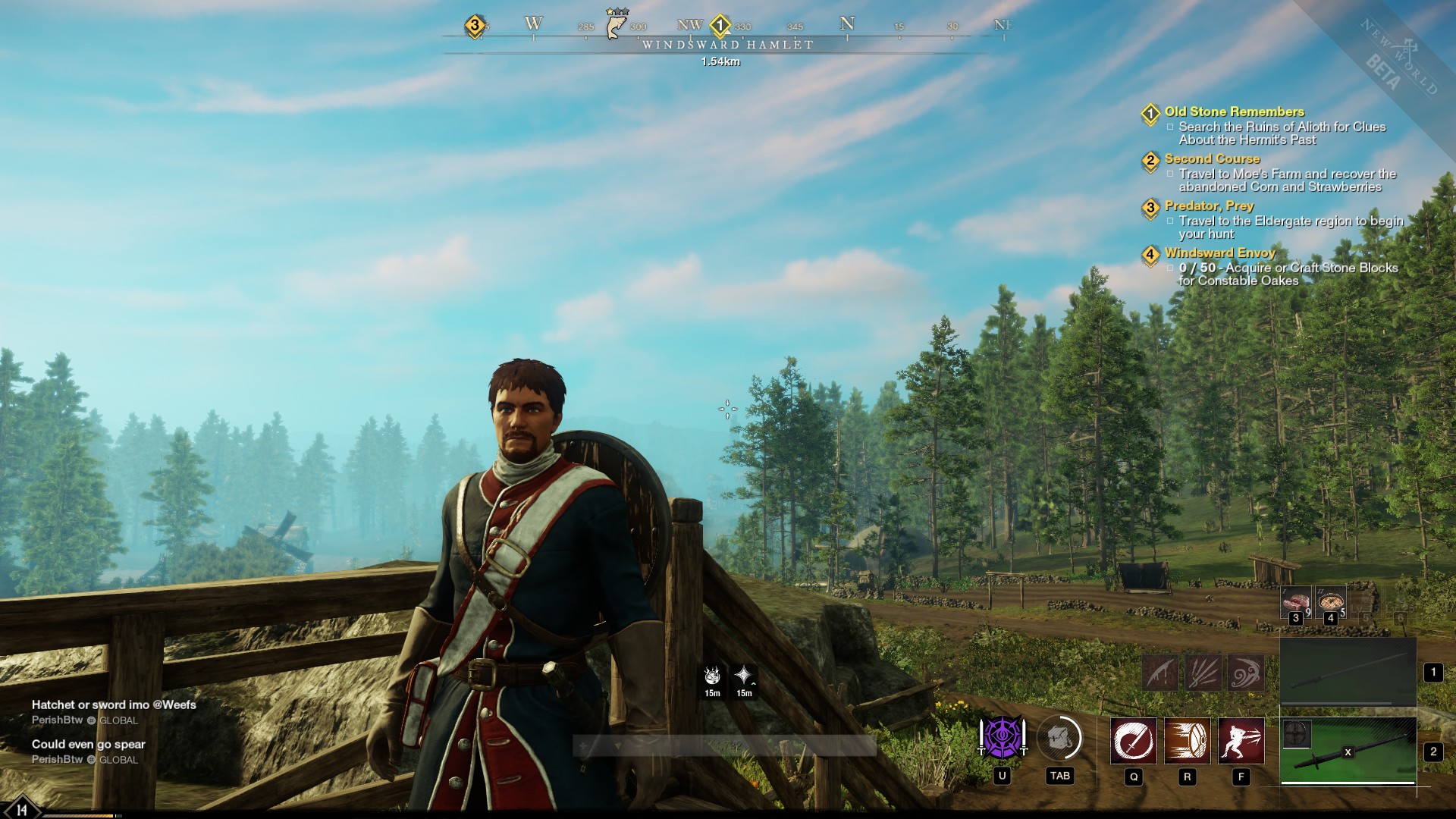1456x819 pixels.
Task: Click the fishing hotspot marker on the compass
Action: (617, 24)
